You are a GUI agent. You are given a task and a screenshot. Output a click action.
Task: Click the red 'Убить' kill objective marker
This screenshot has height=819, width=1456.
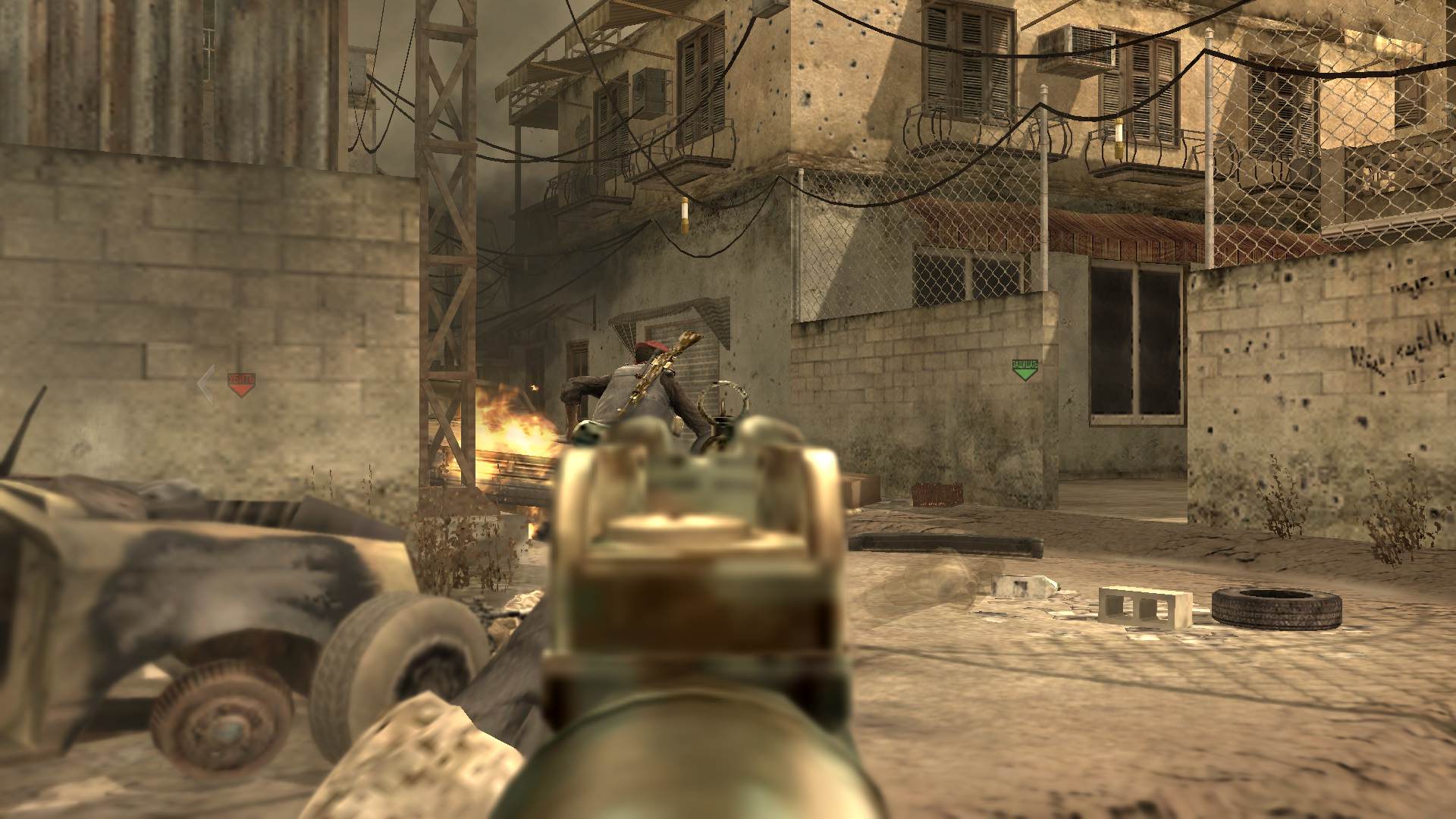pyautogui.click(x=241, y=384)
